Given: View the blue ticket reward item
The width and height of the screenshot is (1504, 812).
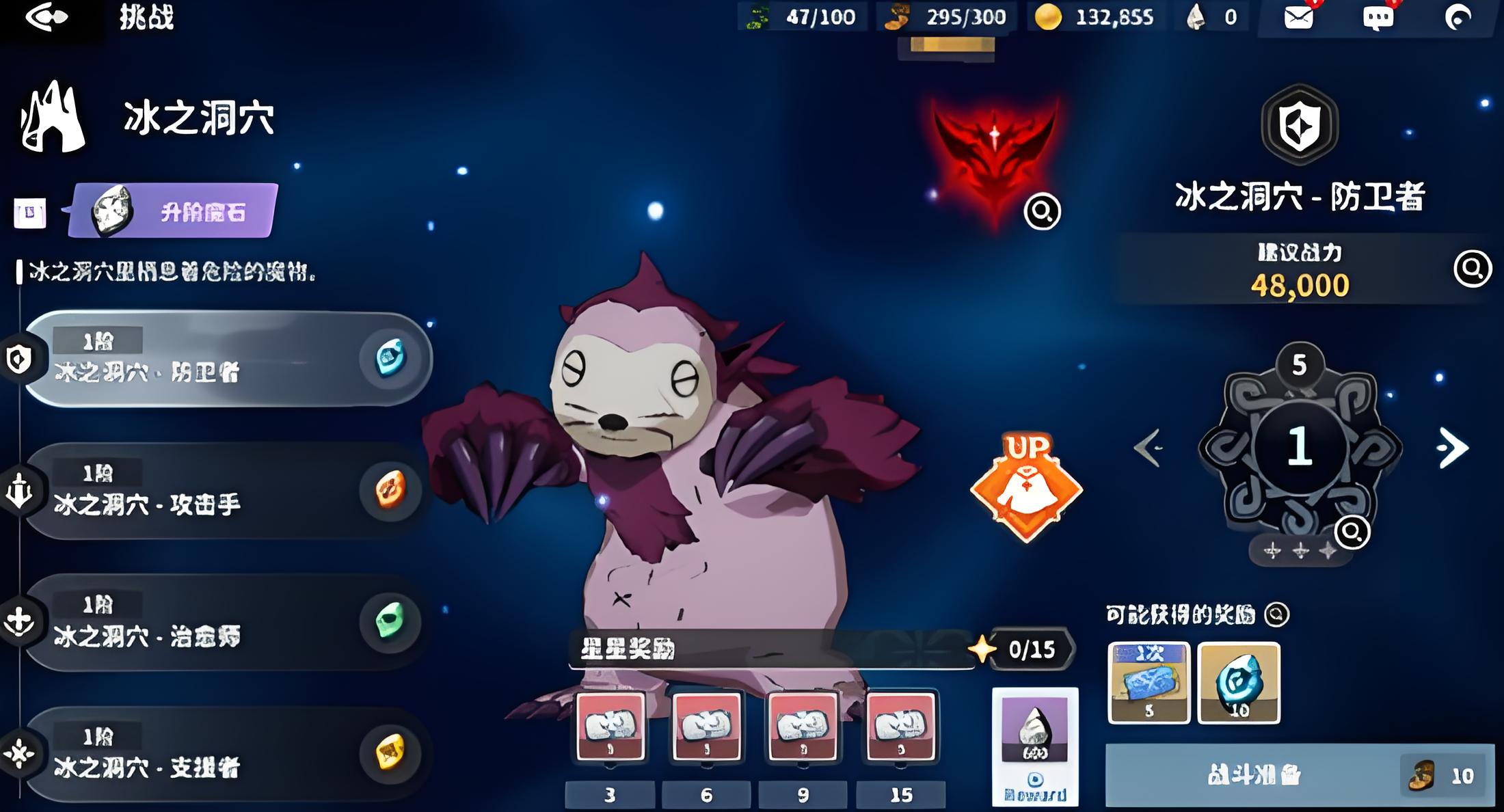Looking at the screenshot, I should [1149, 682].
